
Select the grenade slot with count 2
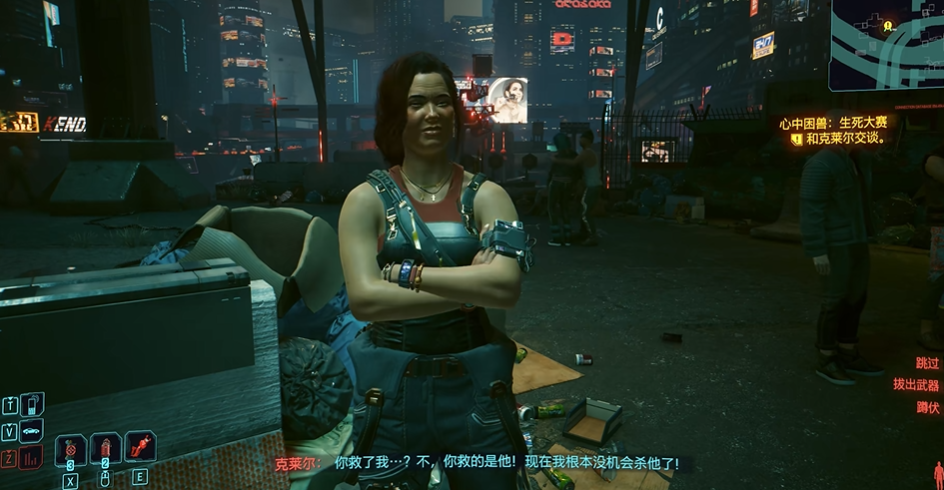click(105, 448)
